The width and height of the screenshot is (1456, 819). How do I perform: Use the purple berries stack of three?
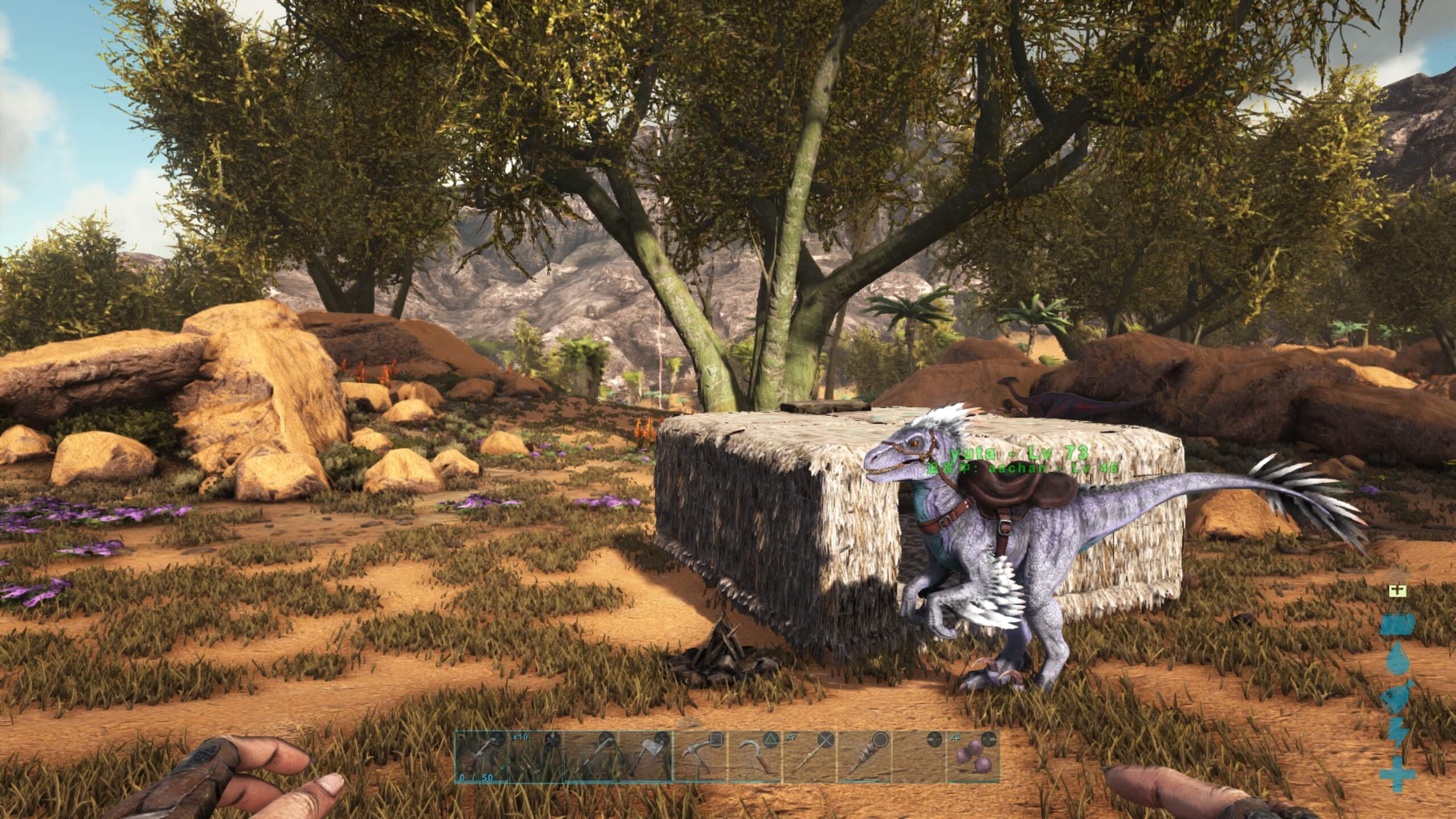click(973, 756)
